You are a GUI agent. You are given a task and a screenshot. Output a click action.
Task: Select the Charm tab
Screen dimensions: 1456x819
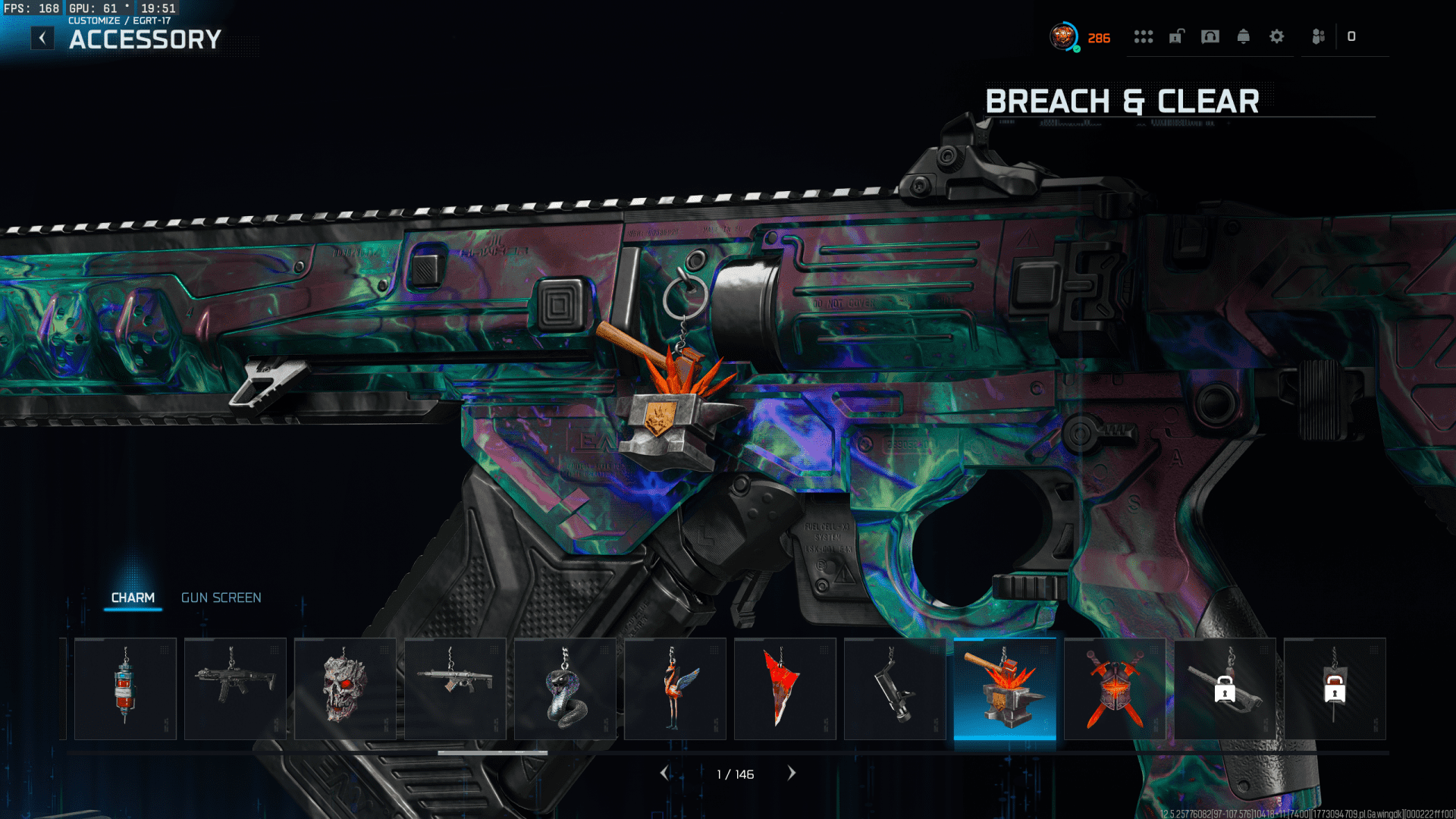[x=133, y=598]
